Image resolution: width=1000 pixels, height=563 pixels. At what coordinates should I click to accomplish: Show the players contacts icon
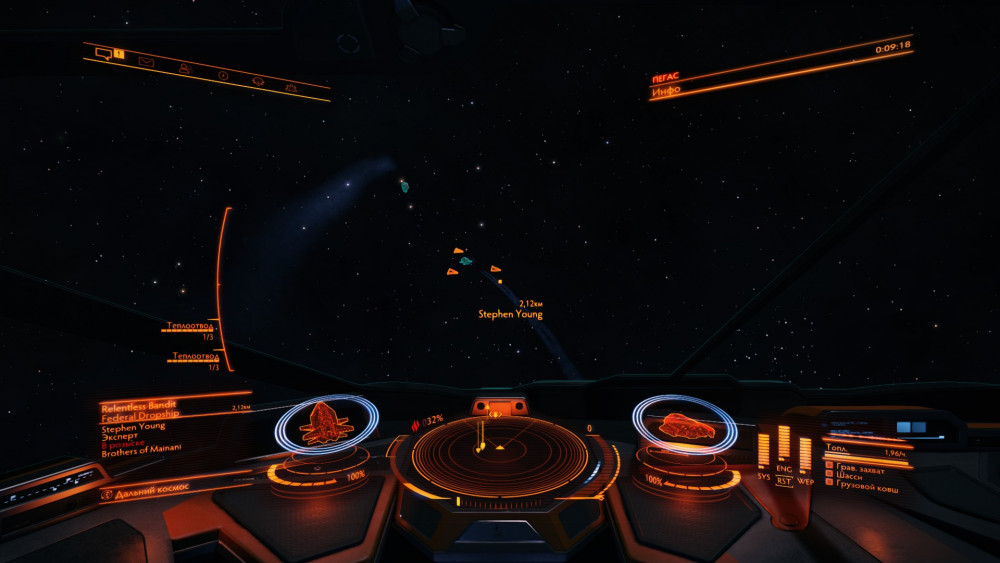(184, 68)
